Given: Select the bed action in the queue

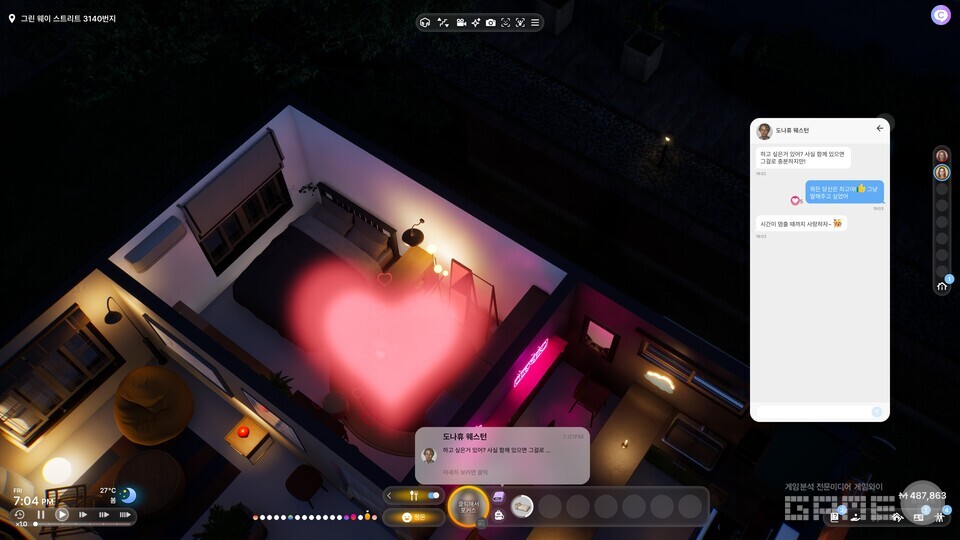Looking at the screenshot, I should [522, 506].
